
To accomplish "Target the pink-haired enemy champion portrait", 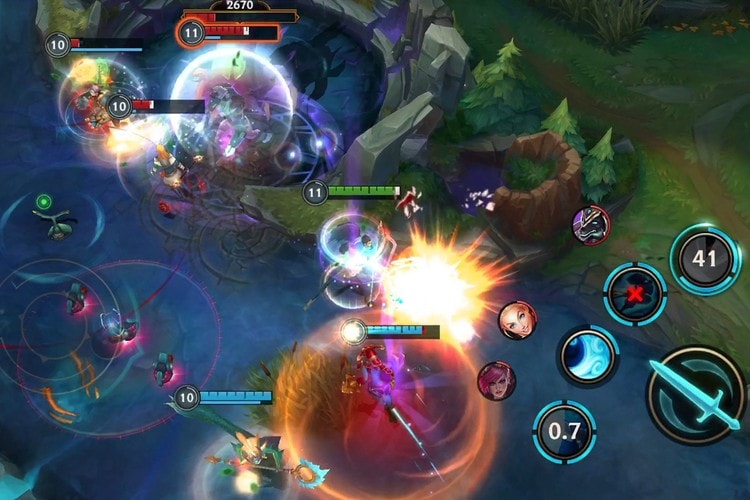I will [497, 380].
